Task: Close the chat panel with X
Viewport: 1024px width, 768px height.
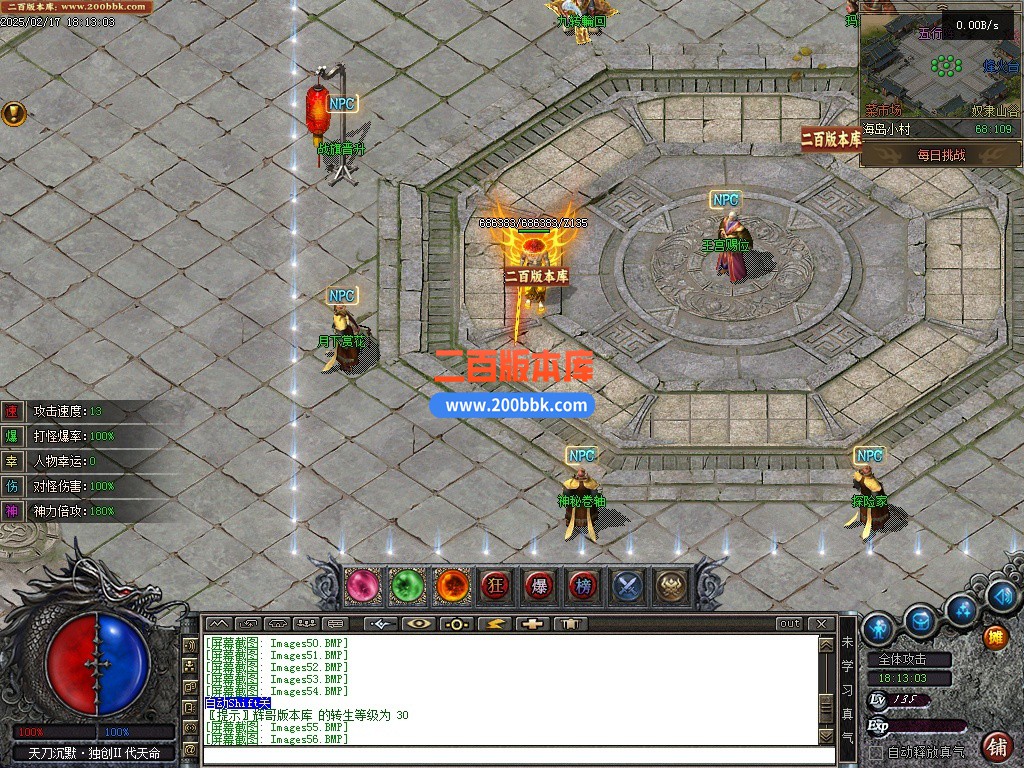Action: tap(821, 624)
